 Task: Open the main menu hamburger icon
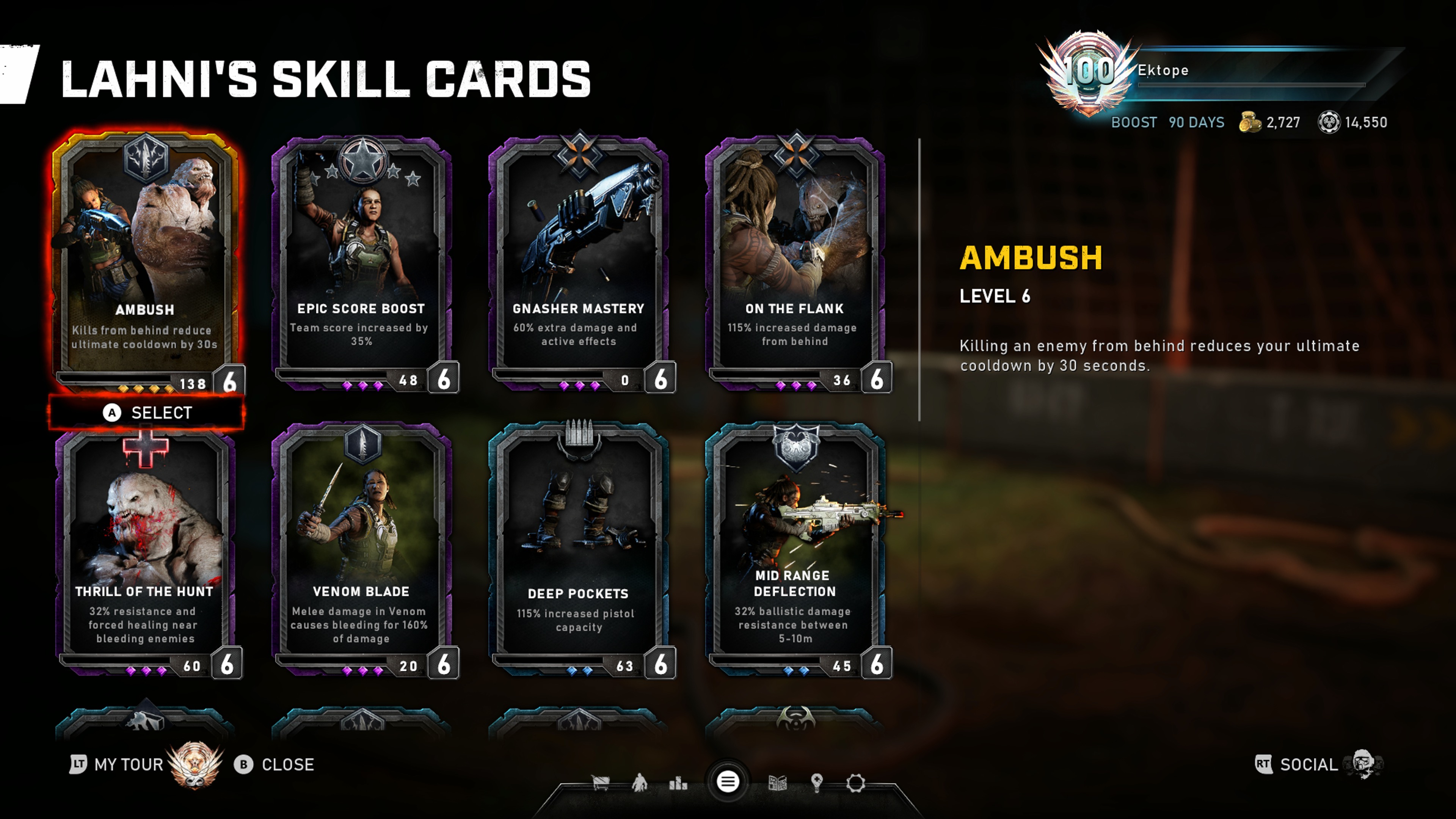728,782
